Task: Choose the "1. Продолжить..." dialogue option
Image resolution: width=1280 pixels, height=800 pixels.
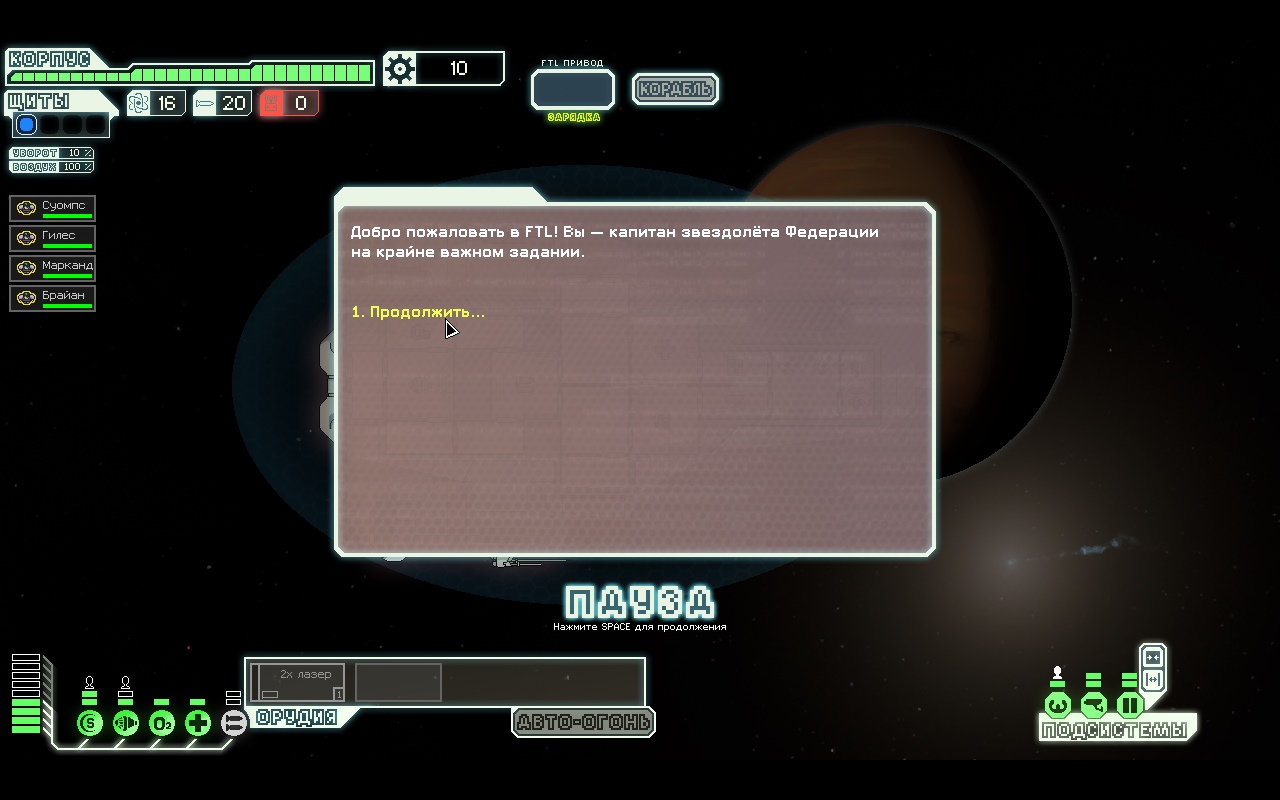Action: [418, 312]
